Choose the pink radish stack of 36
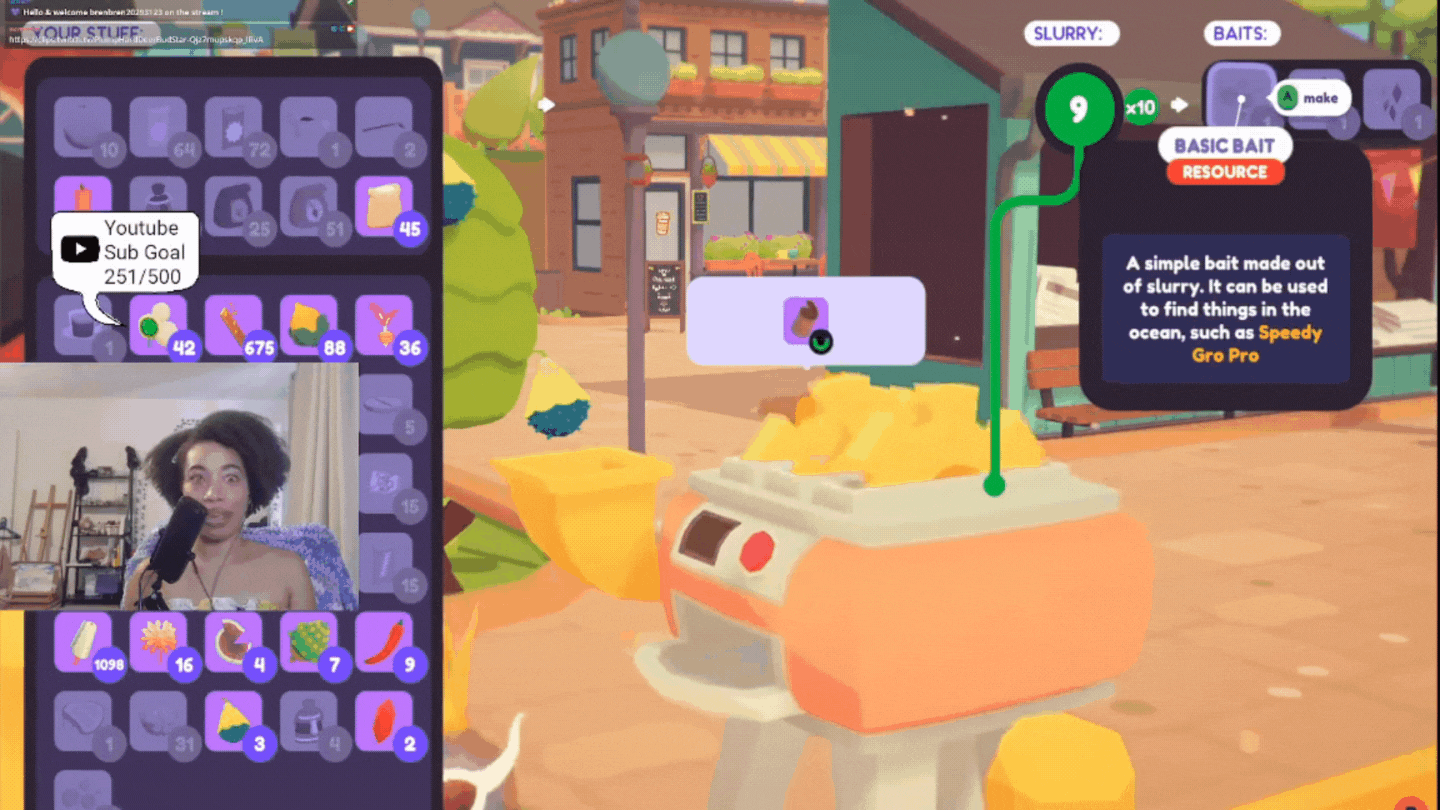This screenshot has width=1440, height=810. coord(384,325)
